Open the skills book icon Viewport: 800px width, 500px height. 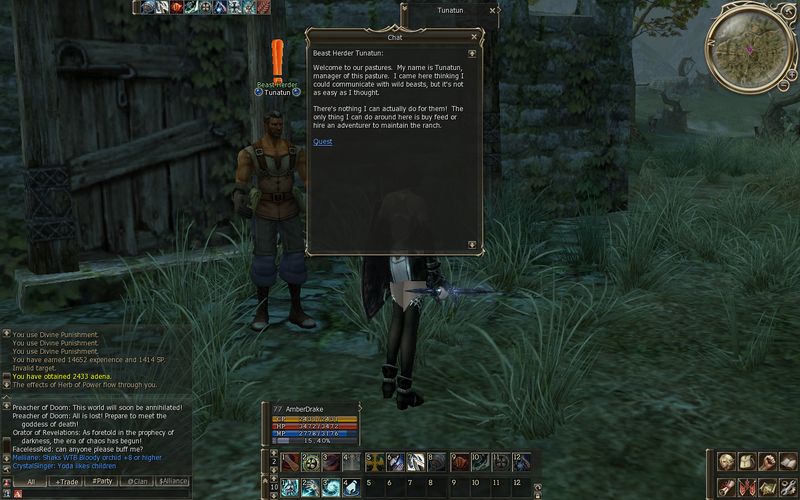tap(791, 462)
